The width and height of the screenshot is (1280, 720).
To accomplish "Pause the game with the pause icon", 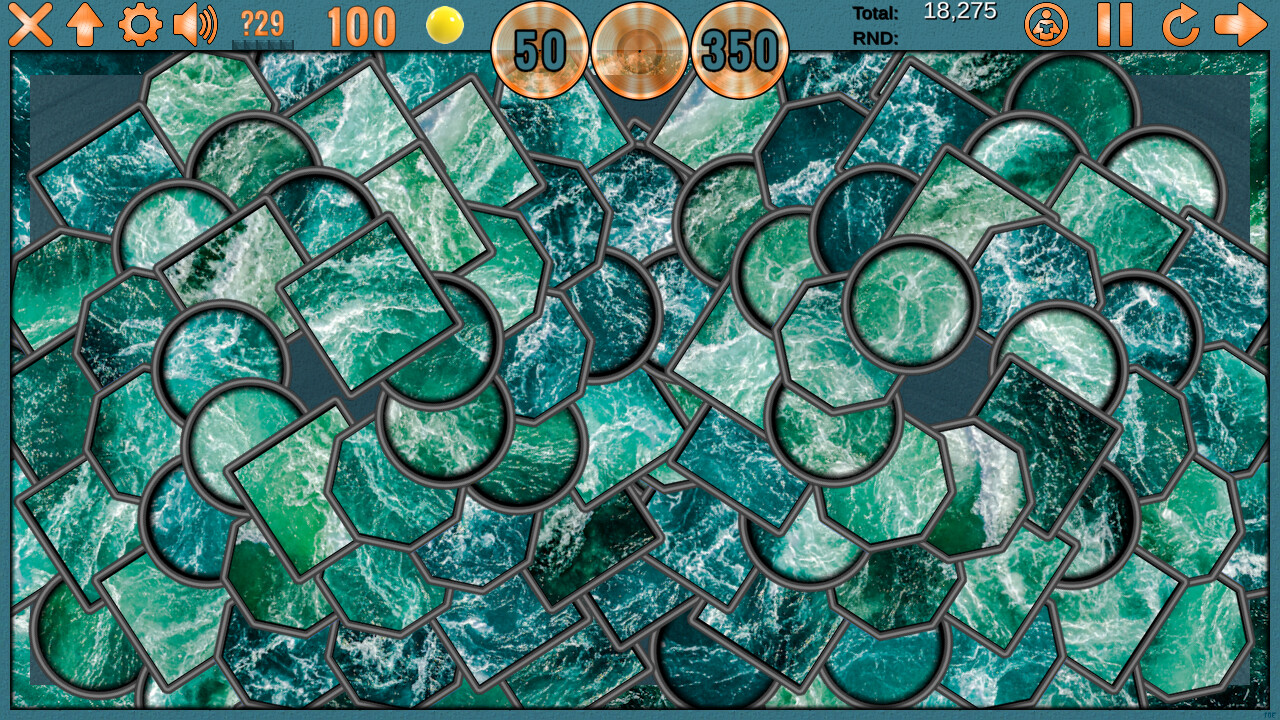I will 1114,27.
